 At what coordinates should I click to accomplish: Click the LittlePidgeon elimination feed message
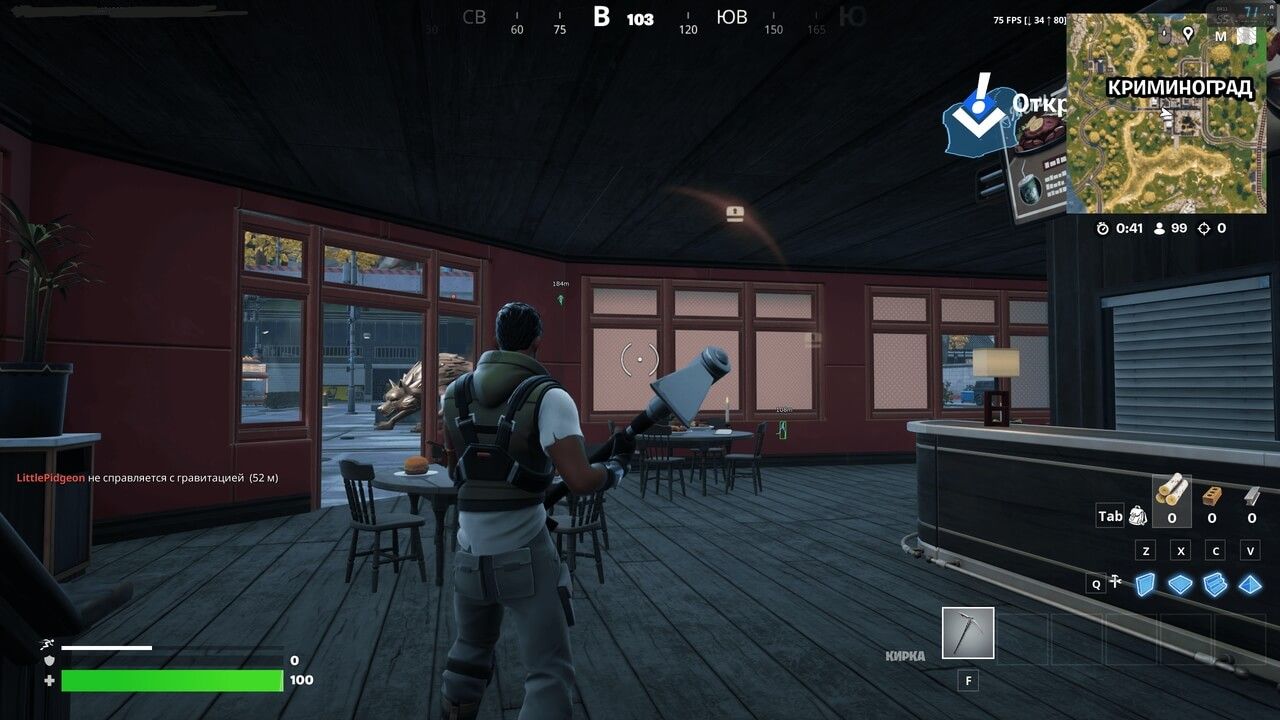(x=148, y=478)
